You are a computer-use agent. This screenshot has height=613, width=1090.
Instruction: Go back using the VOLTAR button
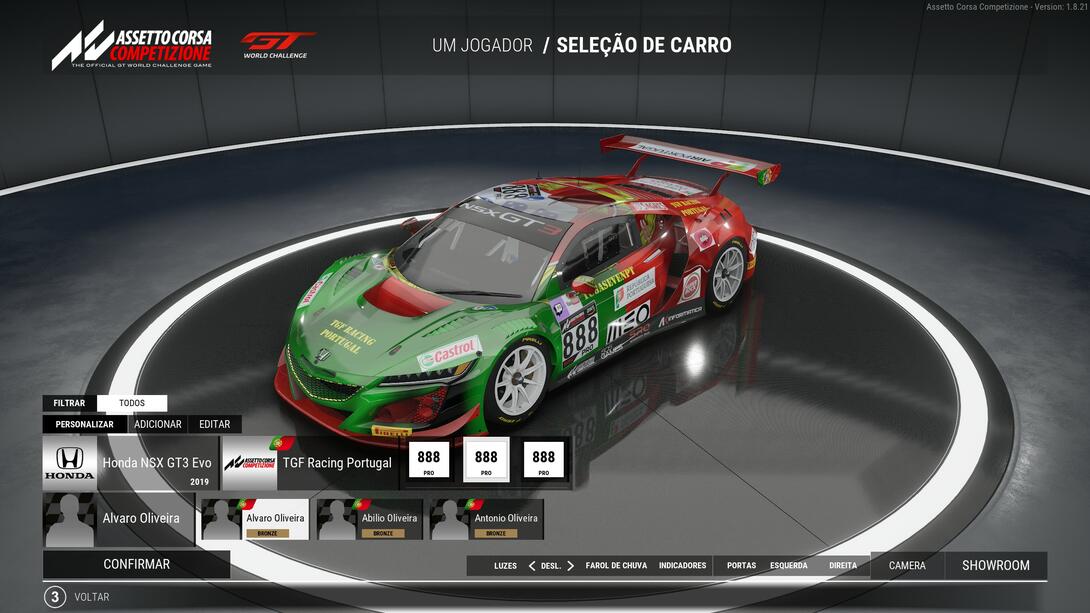(x=92, y=597)
